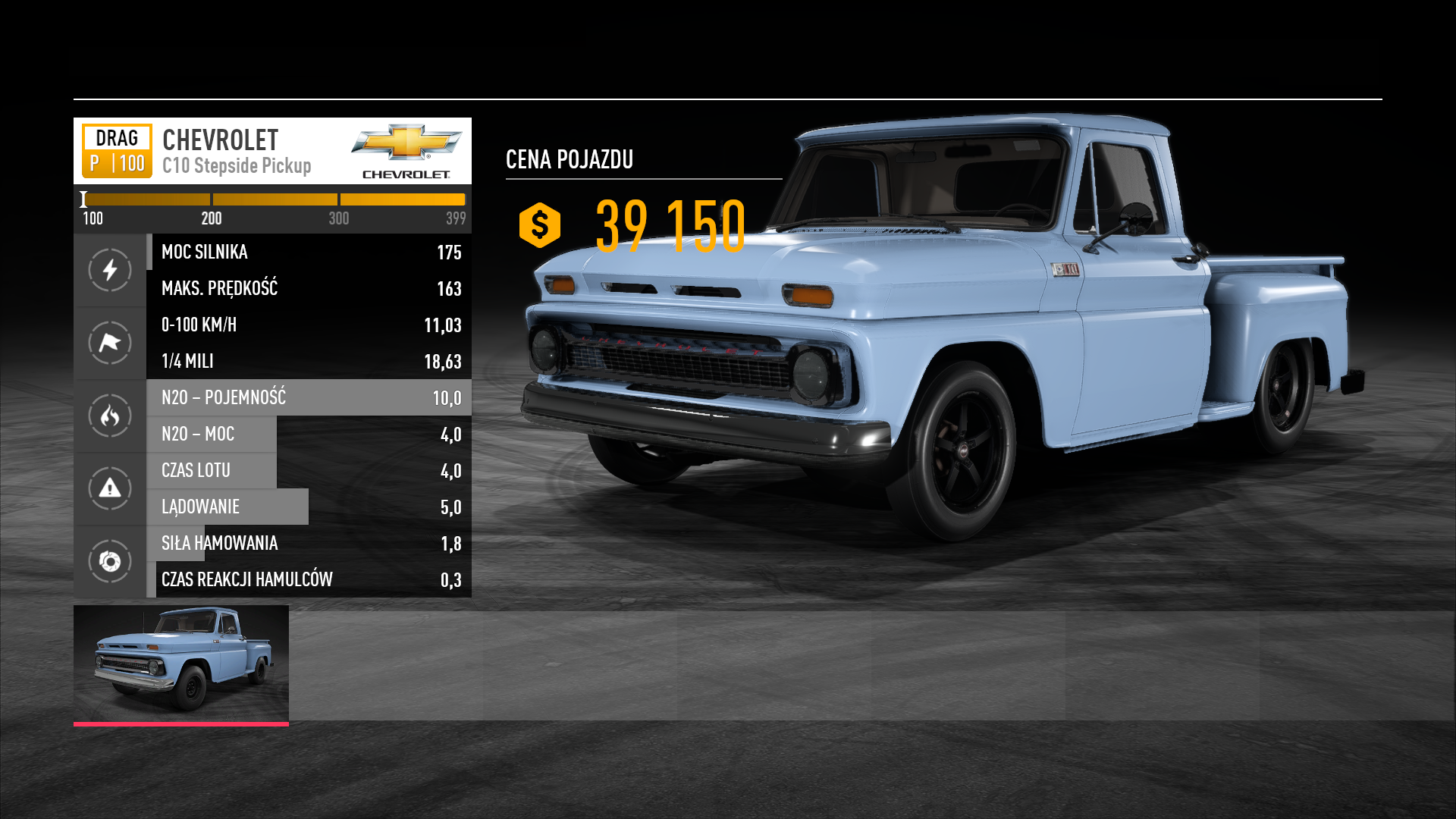This screenshot has width=1456, height=819.
Task: Click the brake disc stats icon
Action: [110, 561]
